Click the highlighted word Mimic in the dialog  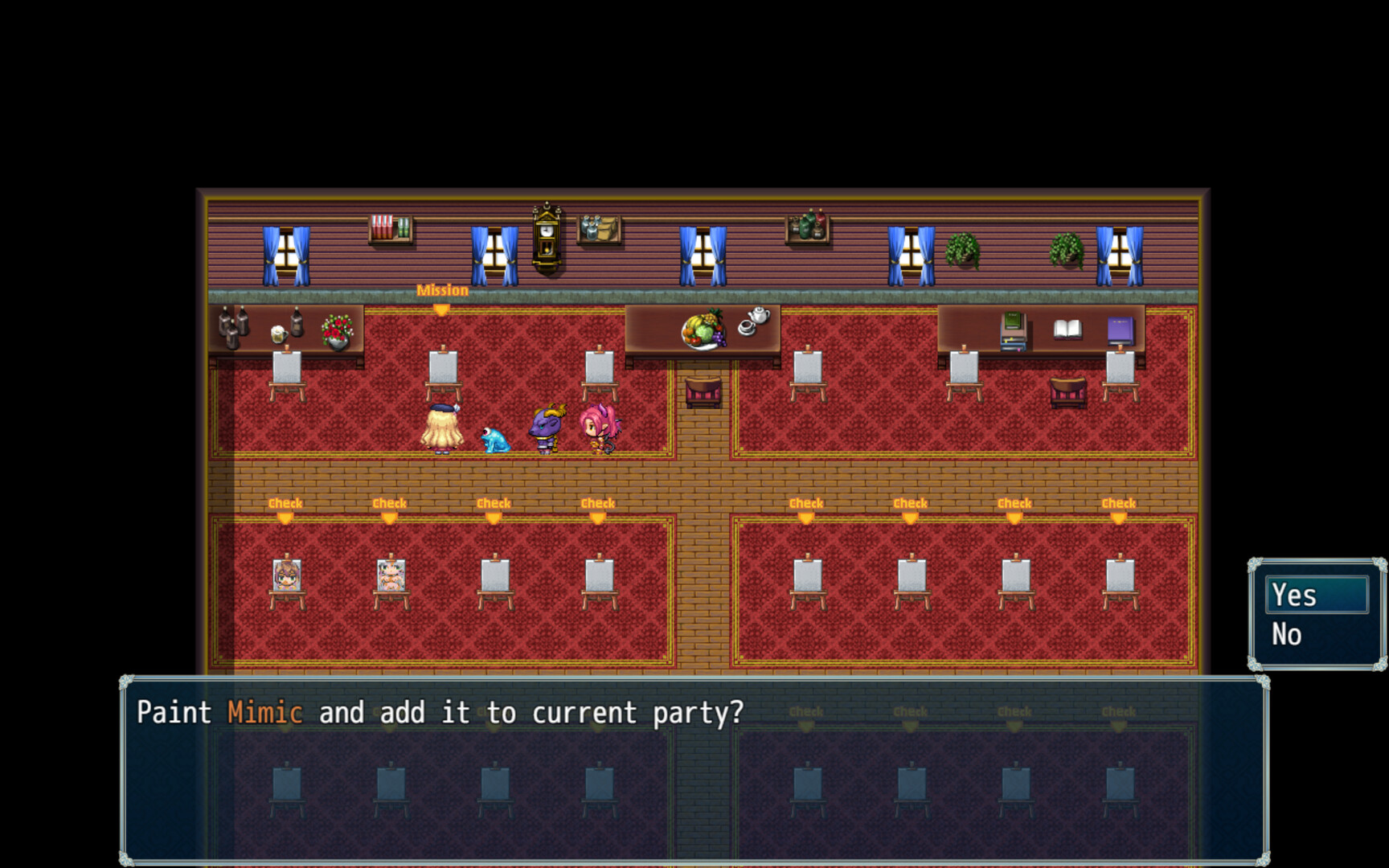coord(266,712)
